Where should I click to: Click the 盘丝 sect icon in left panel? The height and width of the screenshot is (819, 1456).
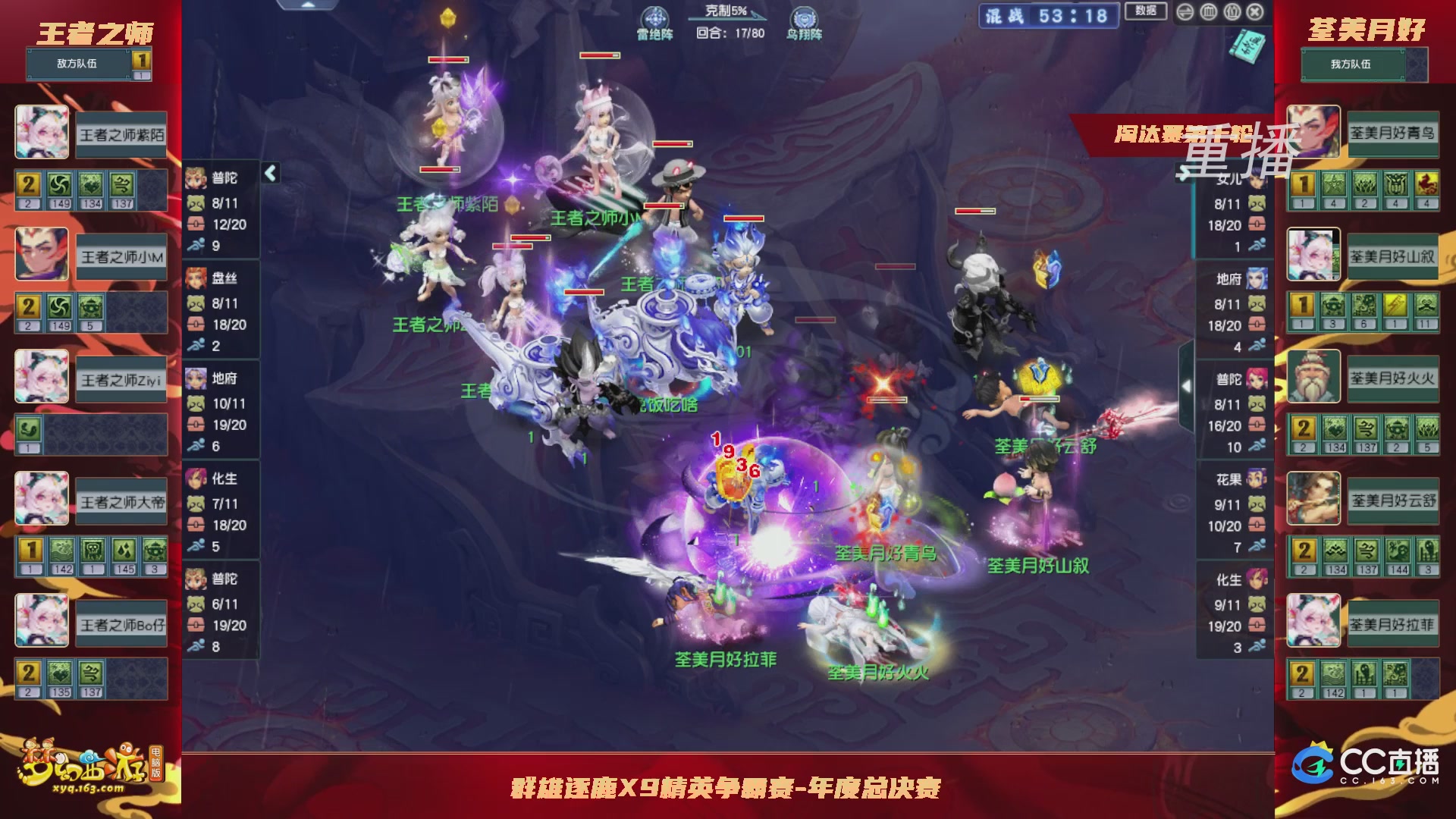coord(196,279)
